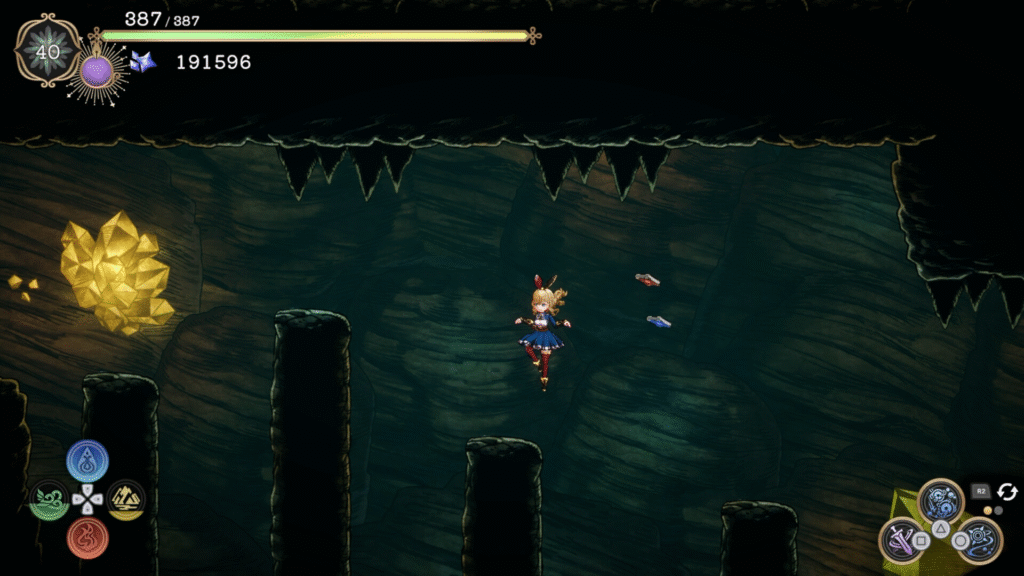This screenshot has width=1024, height=576.
Task: Open the level 40 character emblem
Action: click(x=47, y=50)
